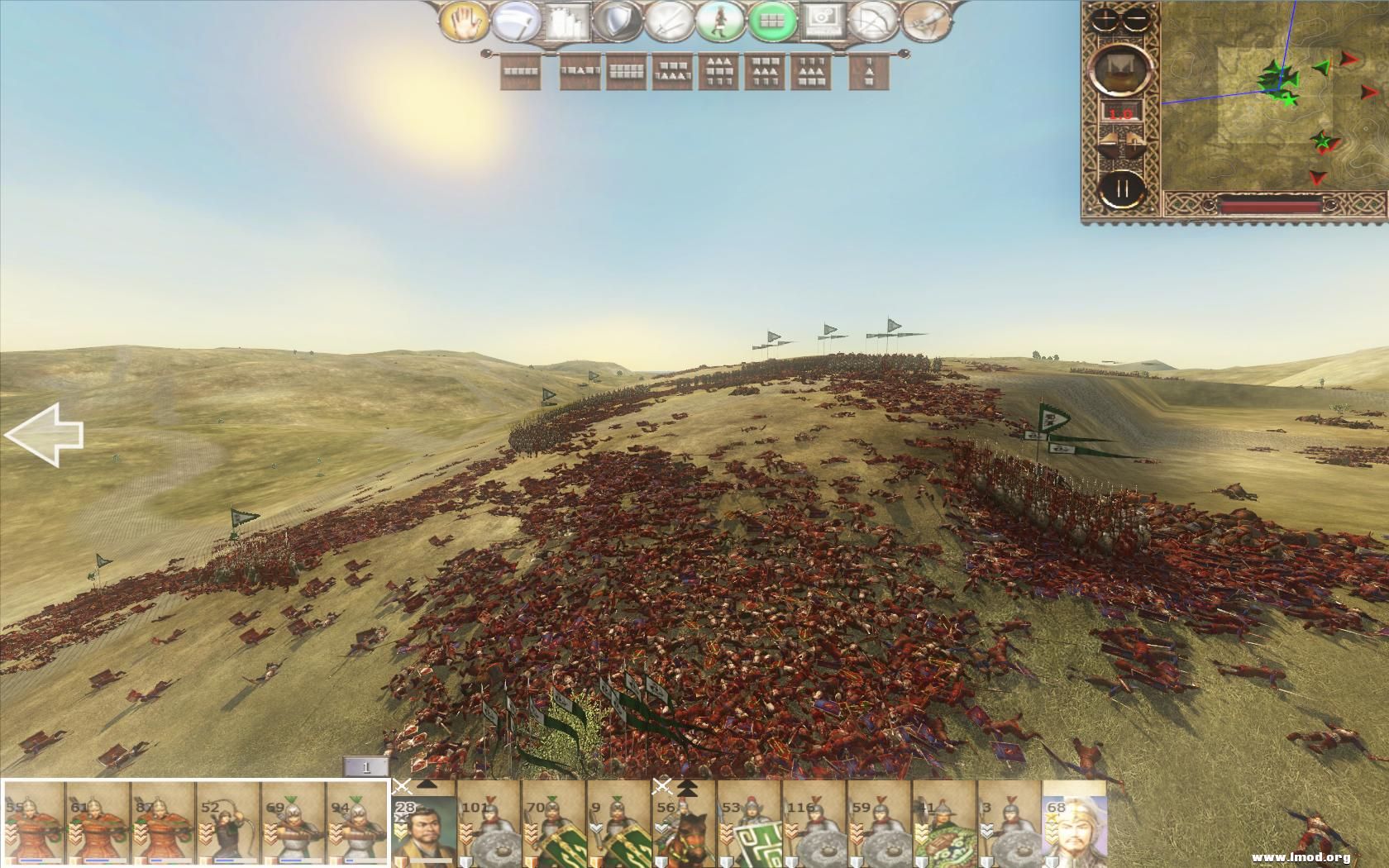Pause the battle with the pause control
1389x868 pixels.
1124,187
